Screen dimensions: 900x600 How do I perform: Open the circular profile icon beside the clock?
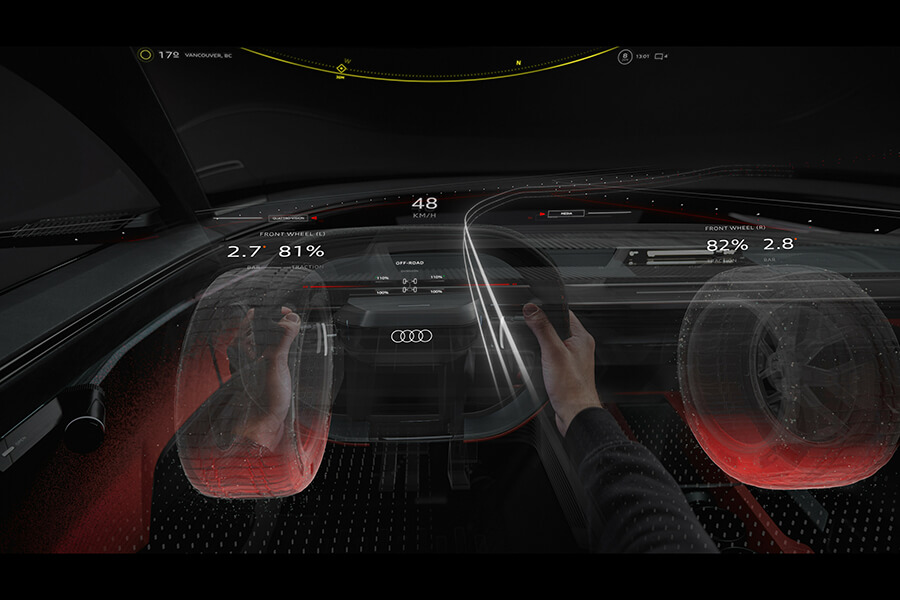point(625,56)
